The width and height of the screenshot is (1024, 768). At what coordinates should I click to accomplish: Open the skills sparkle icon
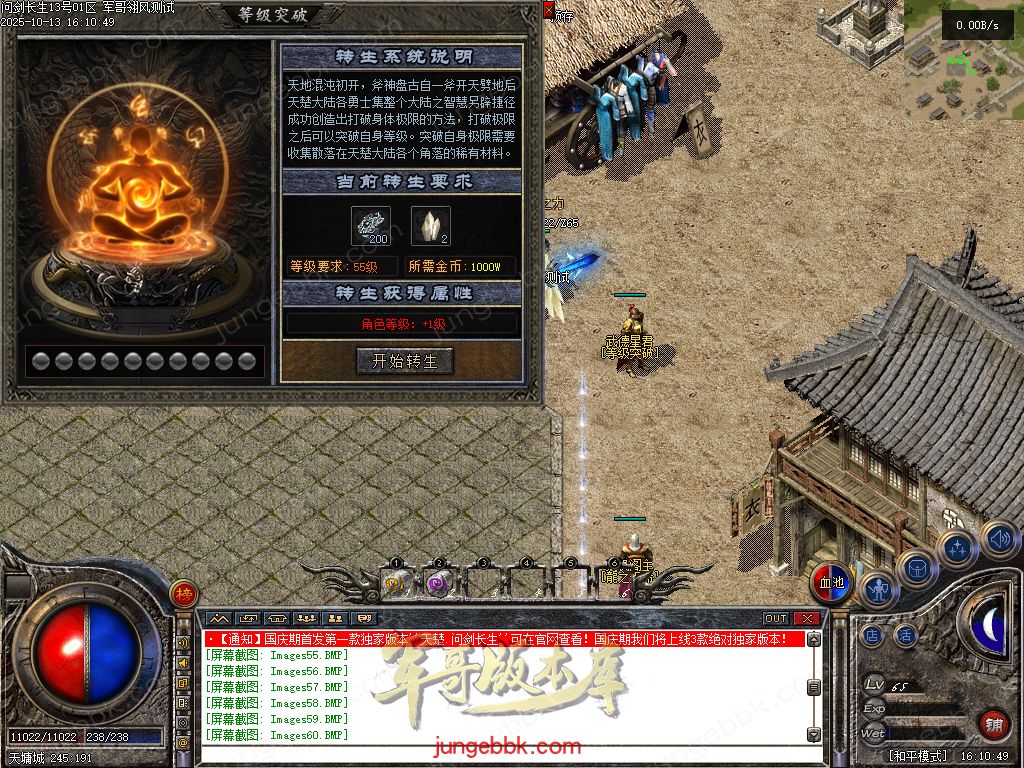[958, 549]
